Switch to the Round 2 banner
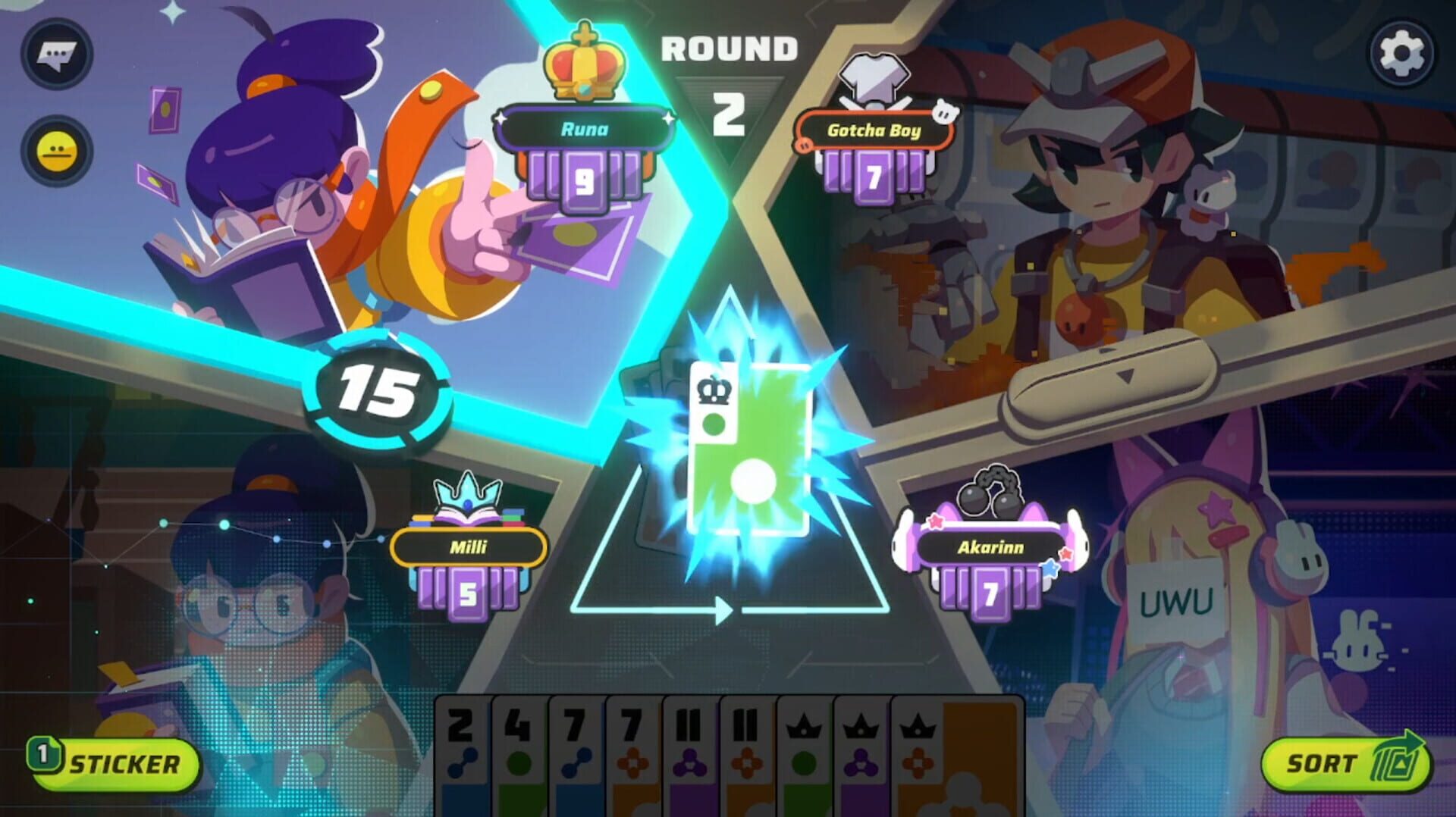 [726, 61]
